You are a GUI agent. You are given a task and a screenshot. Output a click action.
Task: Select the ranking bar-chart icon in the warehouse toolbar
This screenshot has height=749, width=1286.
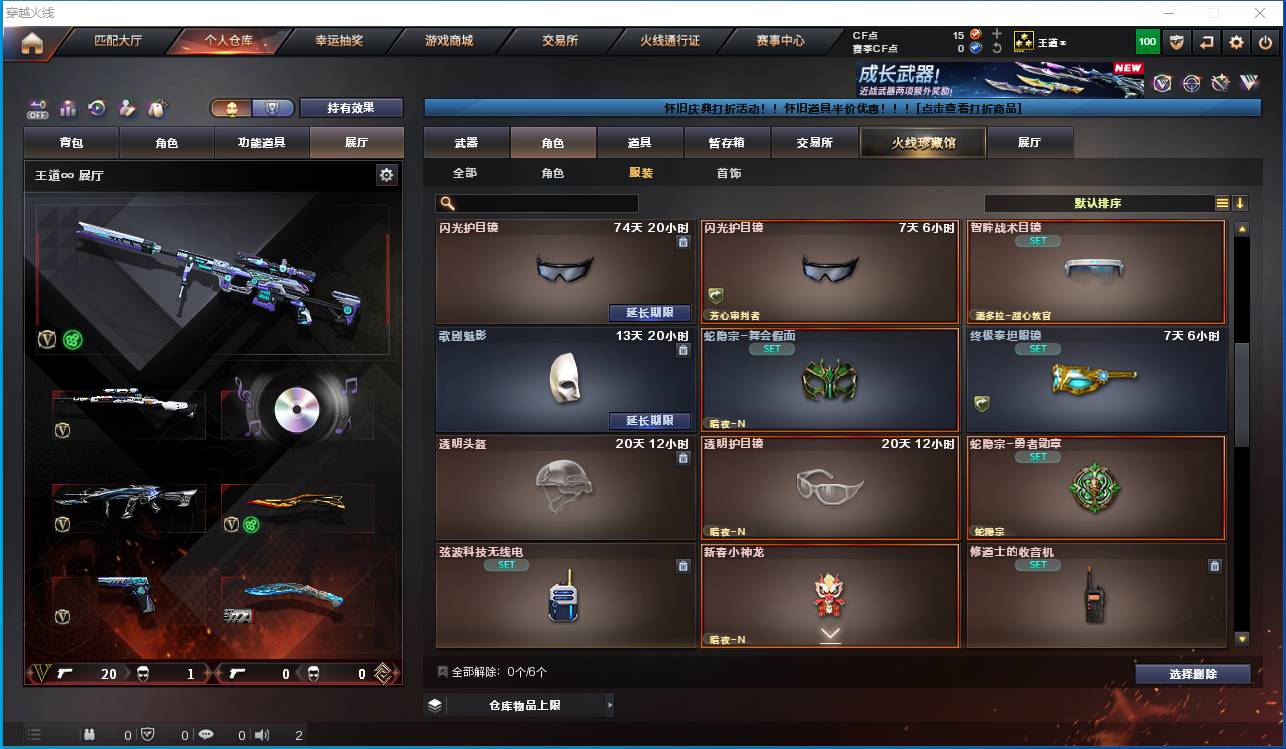point(67,109)
